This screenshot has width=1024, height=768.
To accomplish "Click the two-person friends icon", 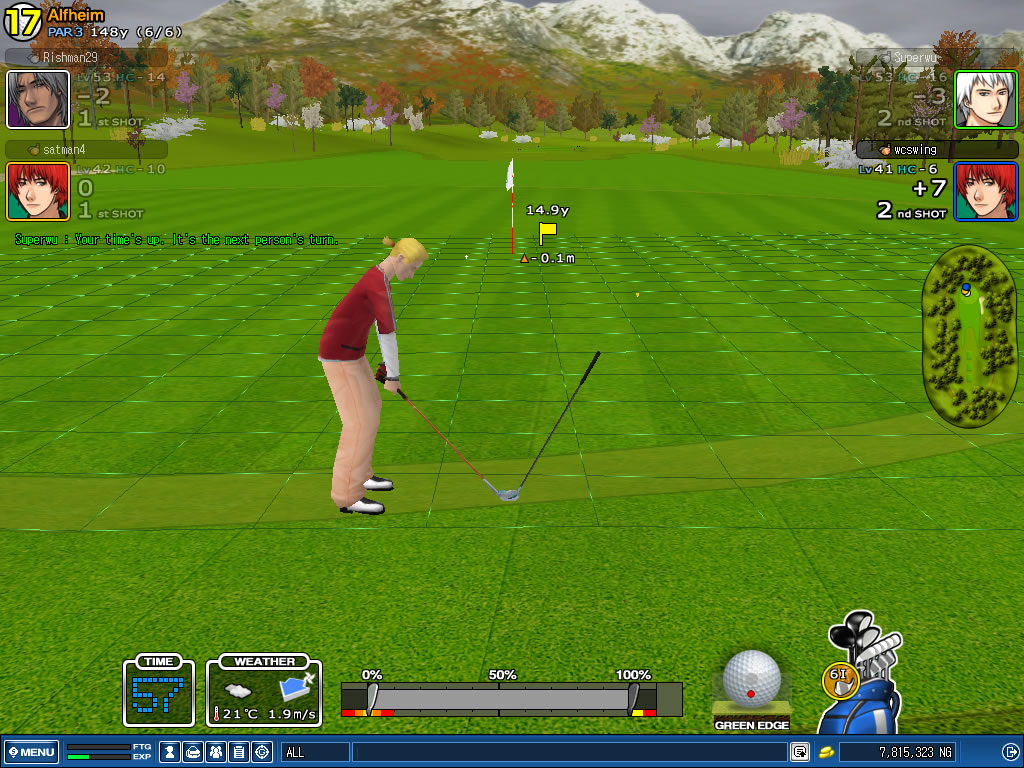I will click(215, 752).
